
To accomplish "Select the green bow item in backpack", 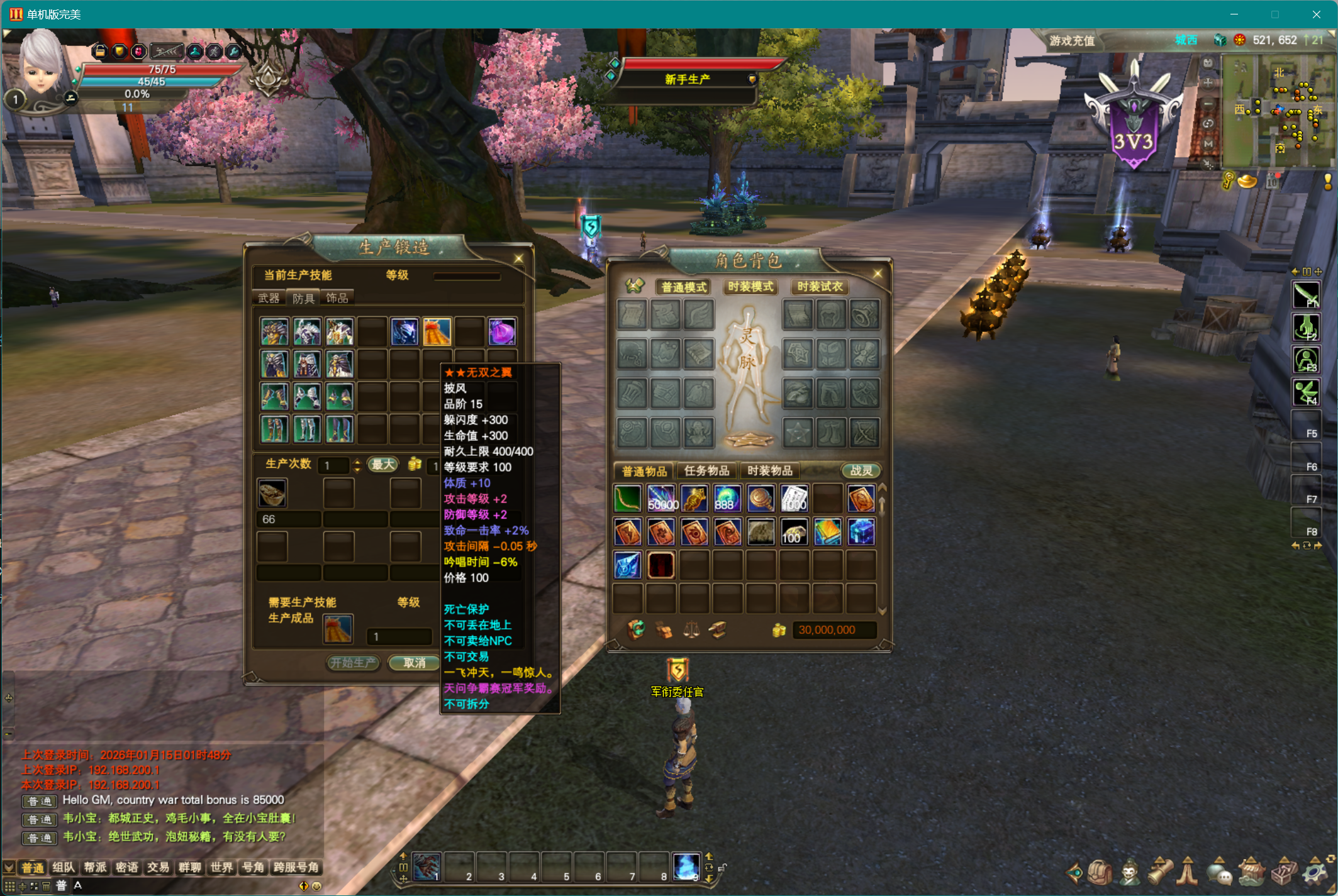I will pos(628,499).
